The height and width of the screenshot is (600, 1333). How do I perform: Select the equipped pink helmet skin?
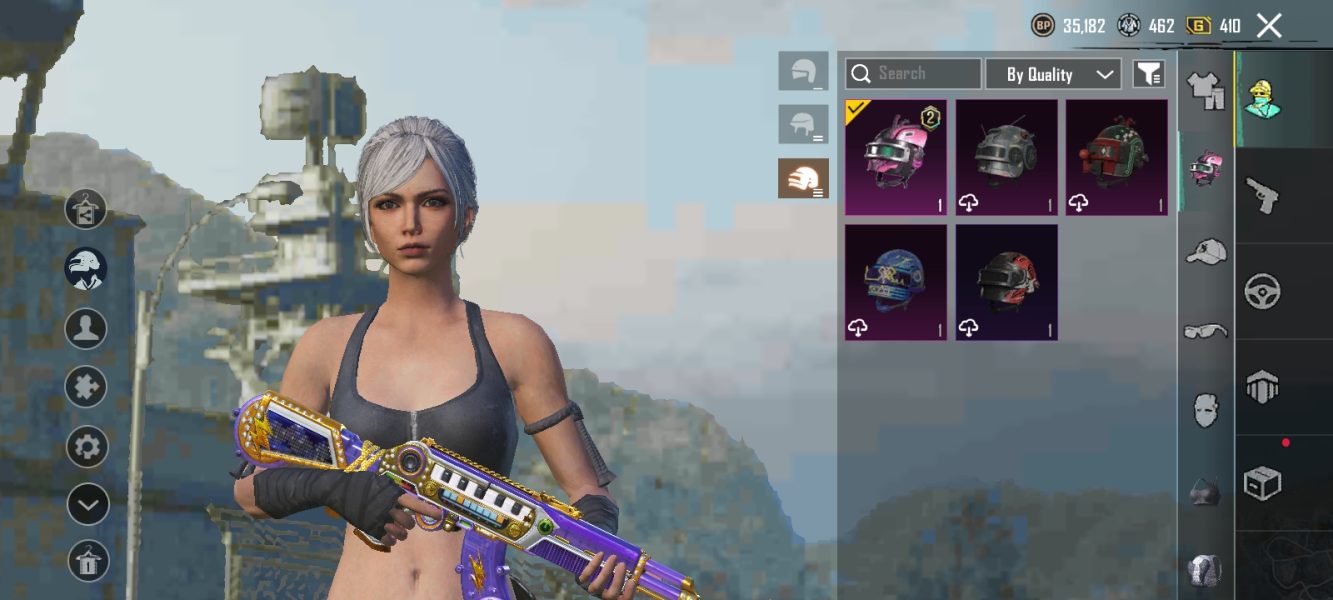[896, 157]
